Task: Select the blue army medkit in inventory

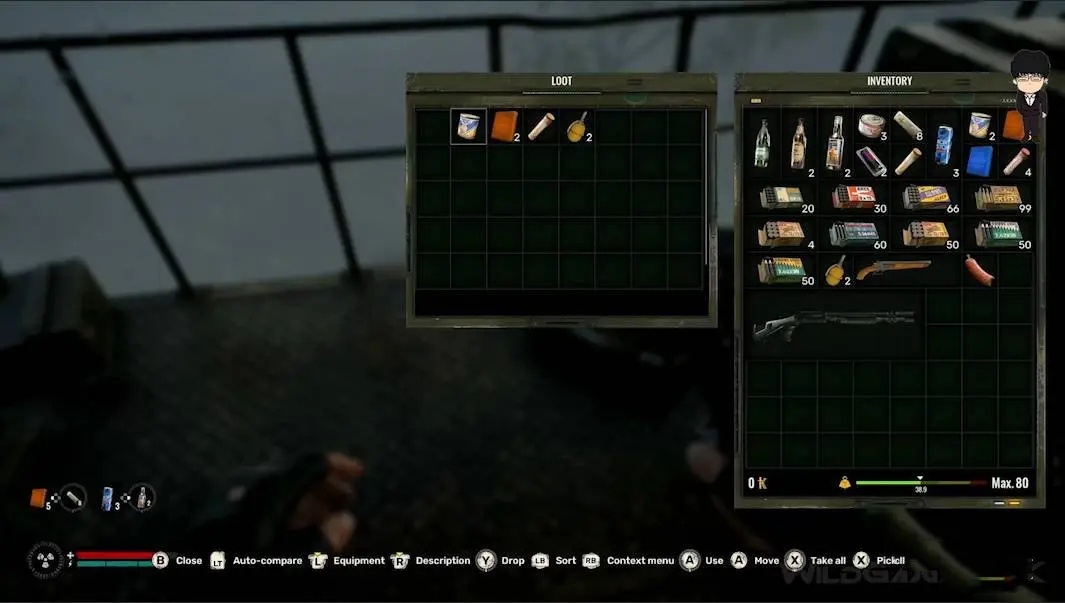Action: point(980,161)
